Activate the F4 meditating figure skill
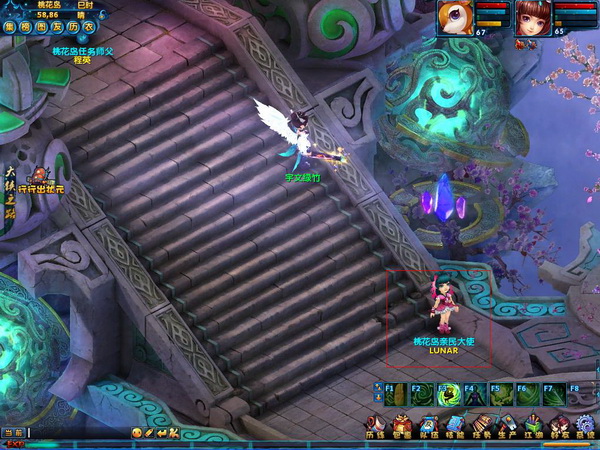This screenshot has width=600, height=450. [474, 394]
